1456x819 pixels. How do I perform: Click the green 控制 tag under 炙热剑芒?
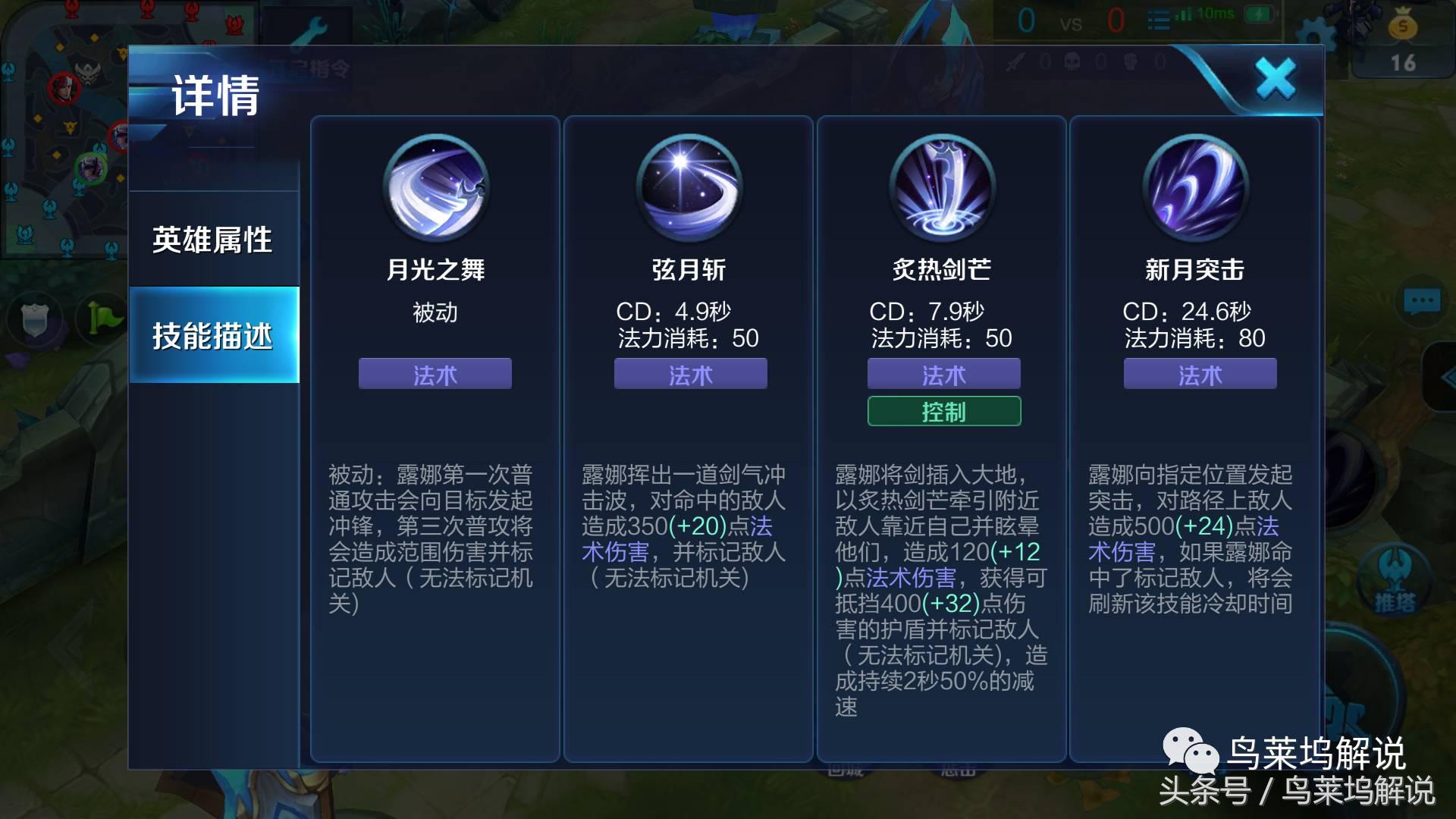pos(942,411)
